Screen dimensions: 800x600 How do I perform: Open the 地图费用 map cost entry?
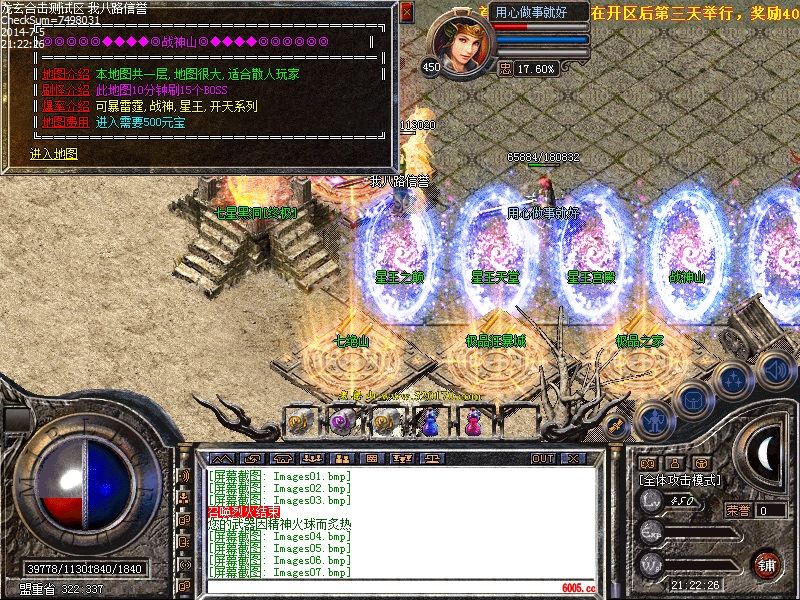tap(66, 122)
